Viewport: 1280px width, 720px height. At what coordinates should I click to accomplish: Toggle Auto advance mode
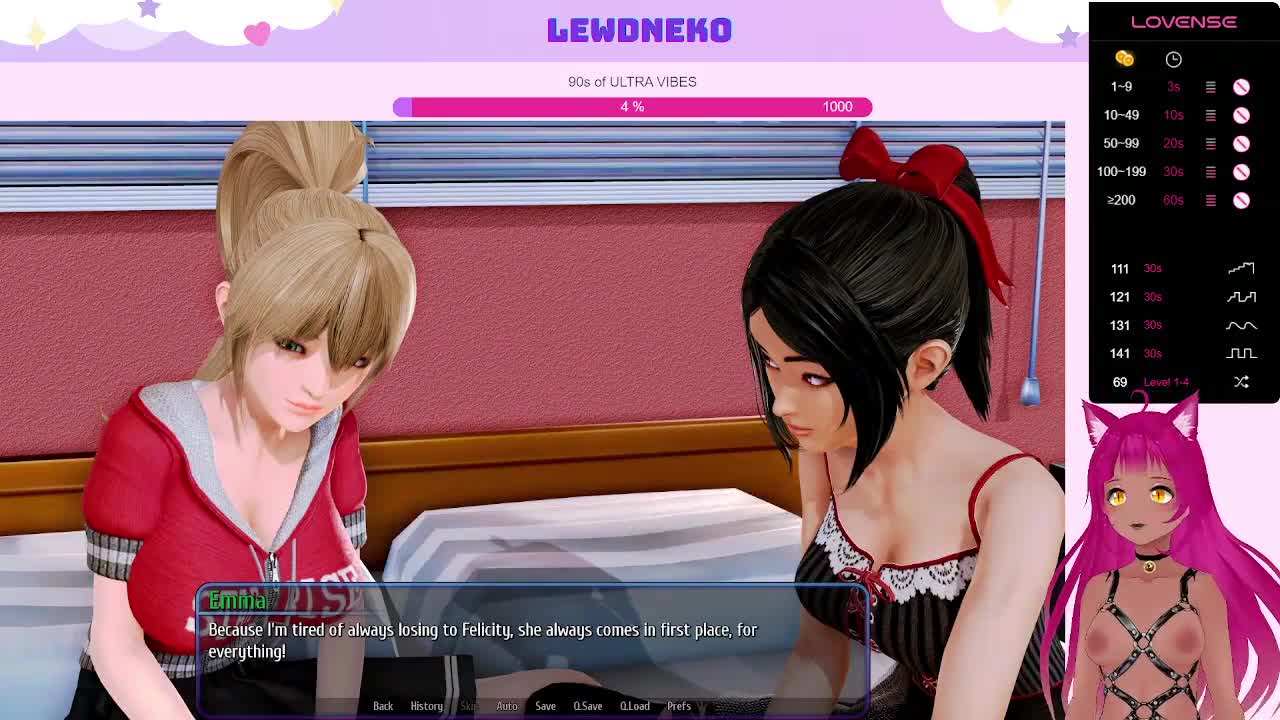[507, 706]
